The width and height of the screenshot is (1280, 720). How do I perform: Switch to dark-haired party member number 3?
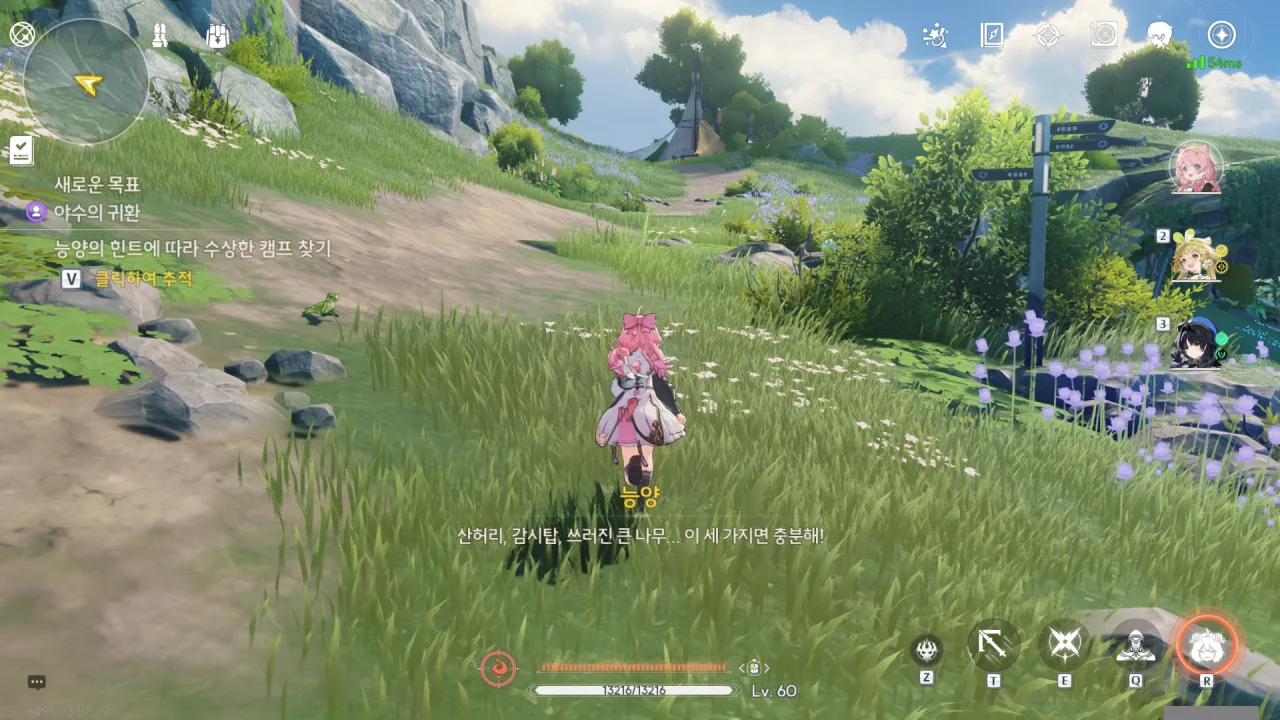tap(1195, 344)
